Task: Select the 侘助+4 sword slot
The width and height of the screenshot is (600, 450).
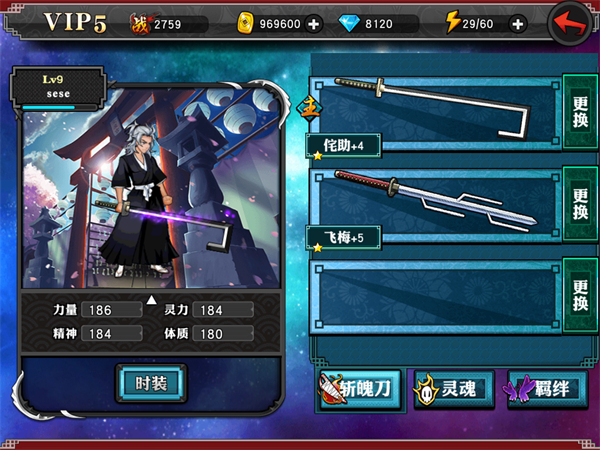Action: point(435,113)
